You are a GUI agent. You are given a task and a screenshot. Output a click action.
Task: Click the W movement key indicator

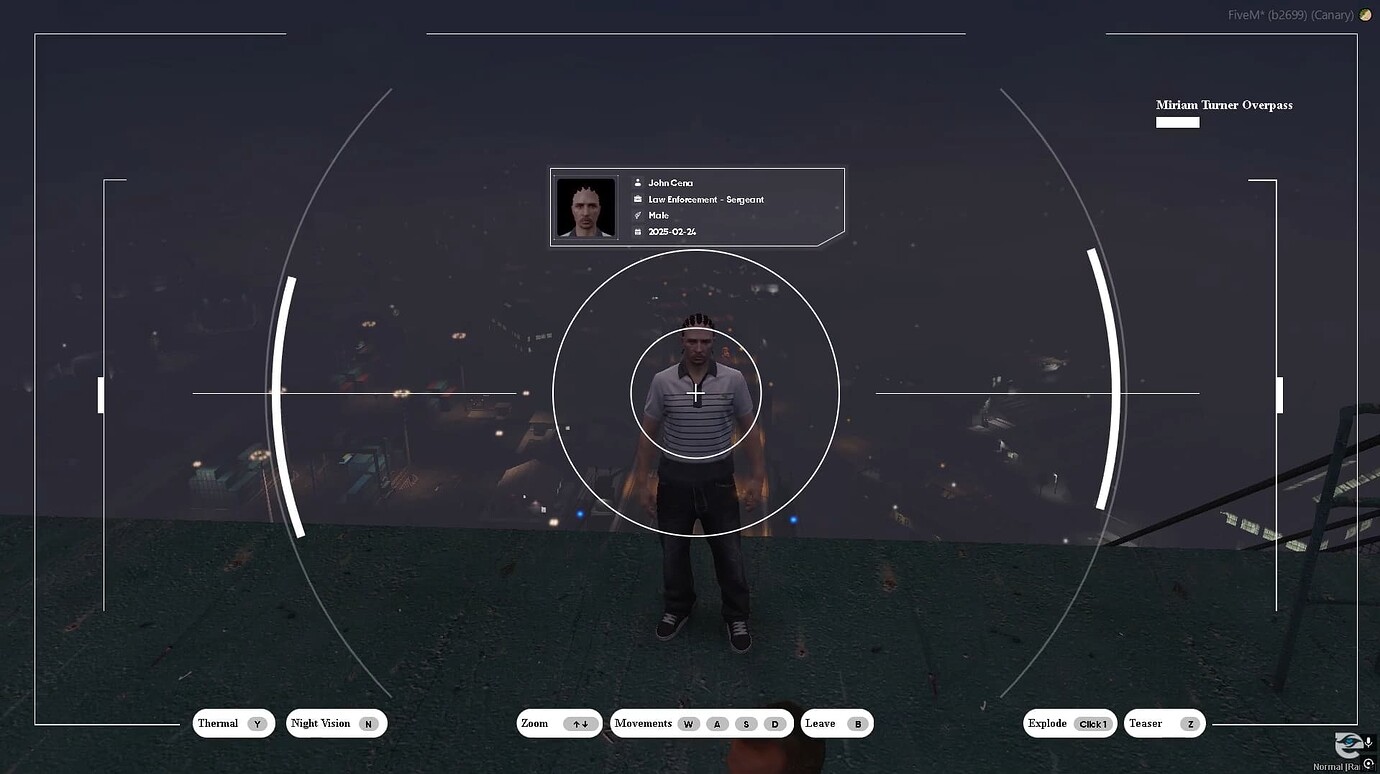click(687, 723)
